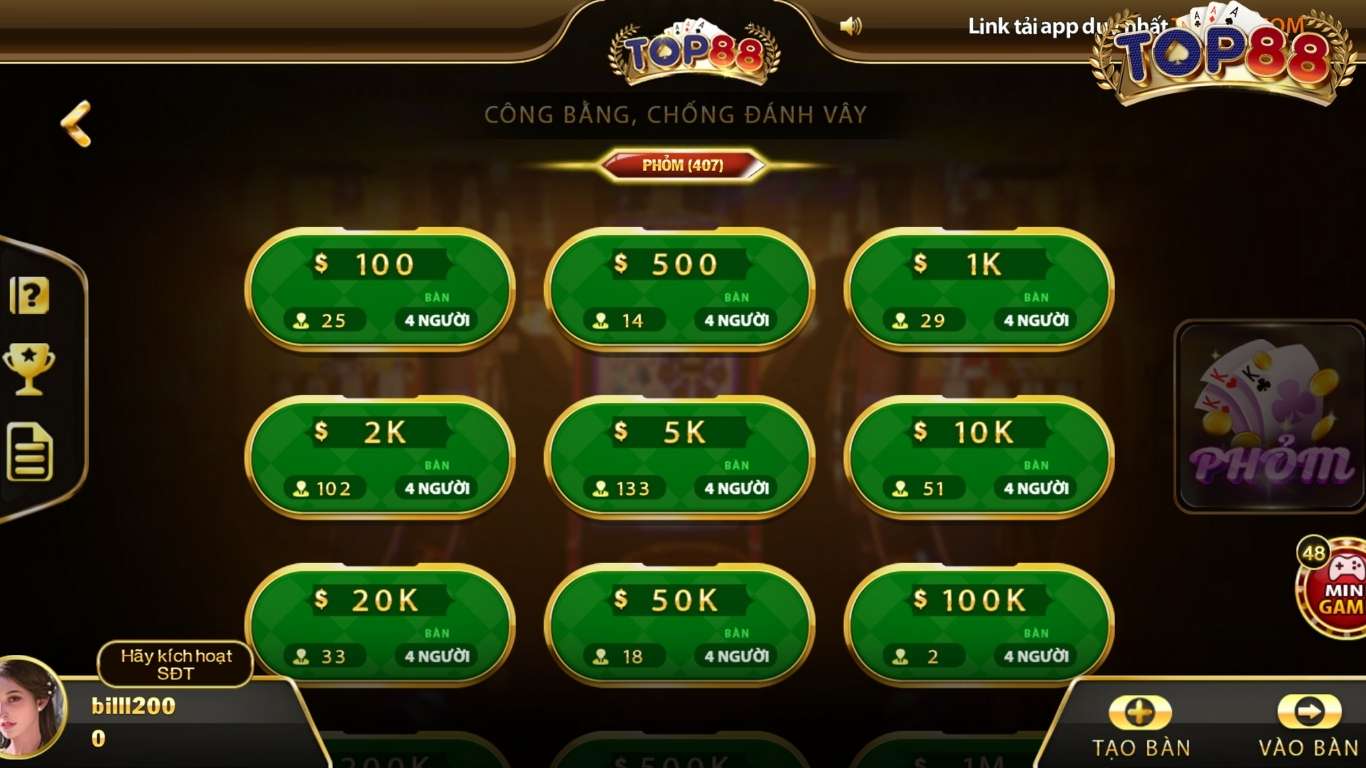View the leaderboard via trophy icon
The image size is (1366, 768).
(x=30, y=370)
